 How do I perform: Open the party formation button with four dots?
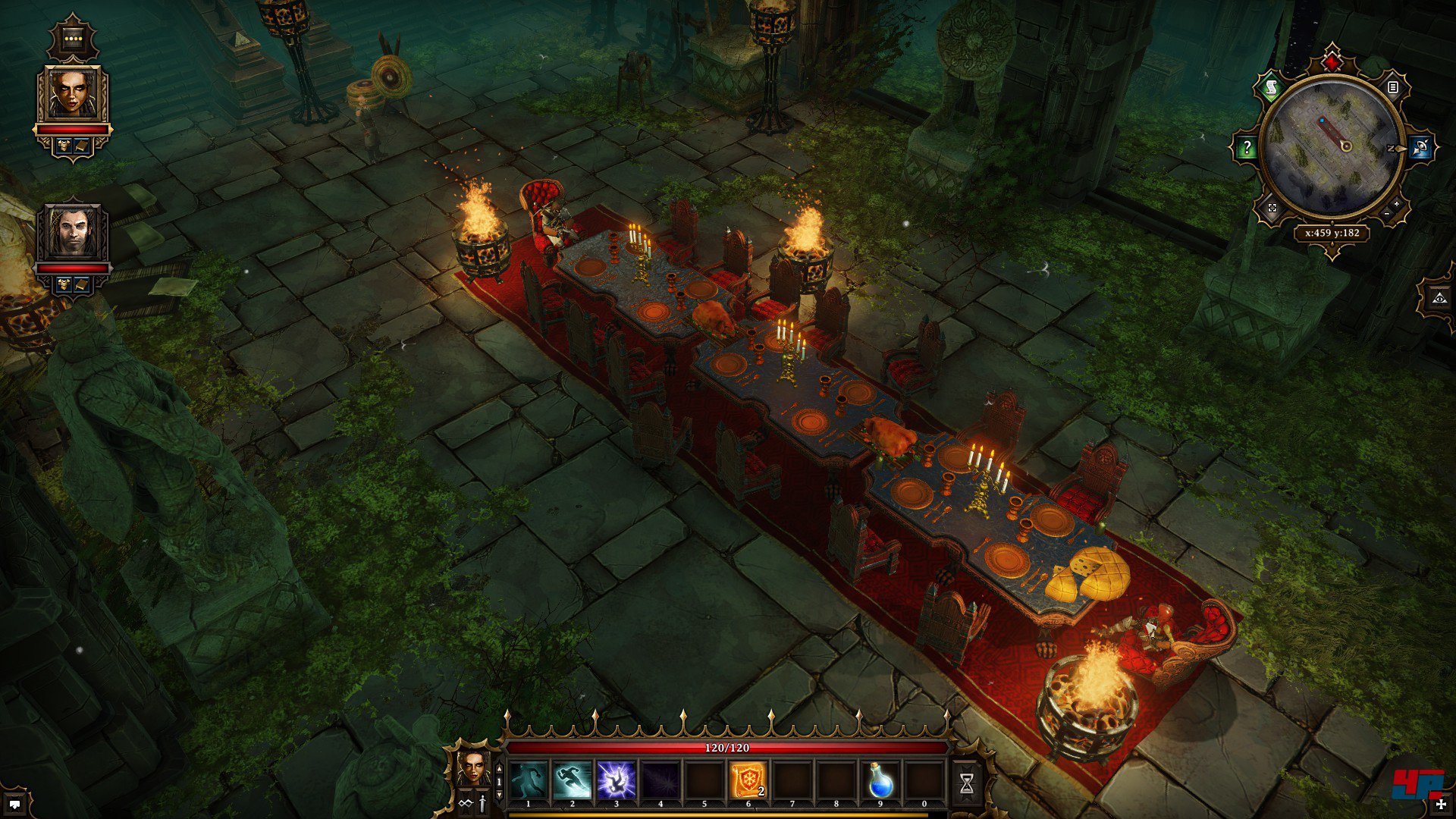click(x=73, y=37)
